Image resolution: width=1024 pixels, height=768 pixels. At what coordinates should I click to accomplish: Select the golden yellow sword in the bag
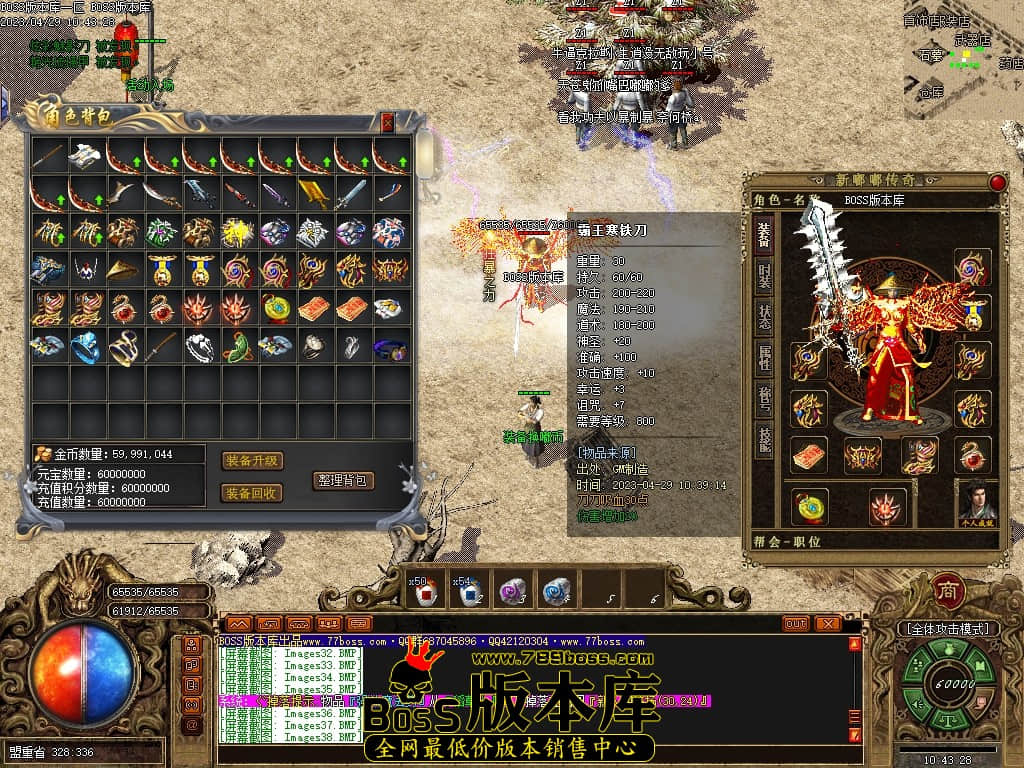click(314, 193)
